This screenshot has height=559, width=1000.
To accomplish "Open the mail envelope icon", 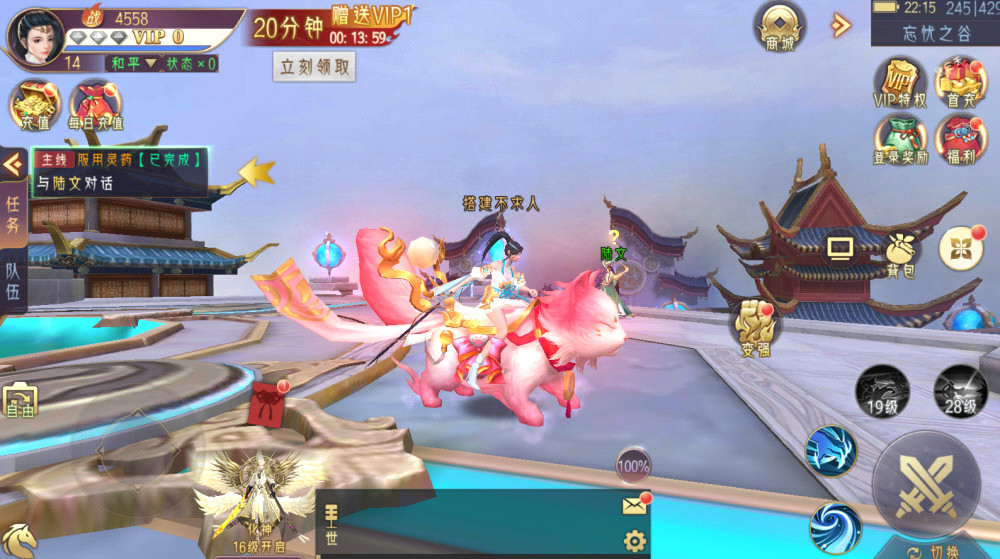I will 634,505.
